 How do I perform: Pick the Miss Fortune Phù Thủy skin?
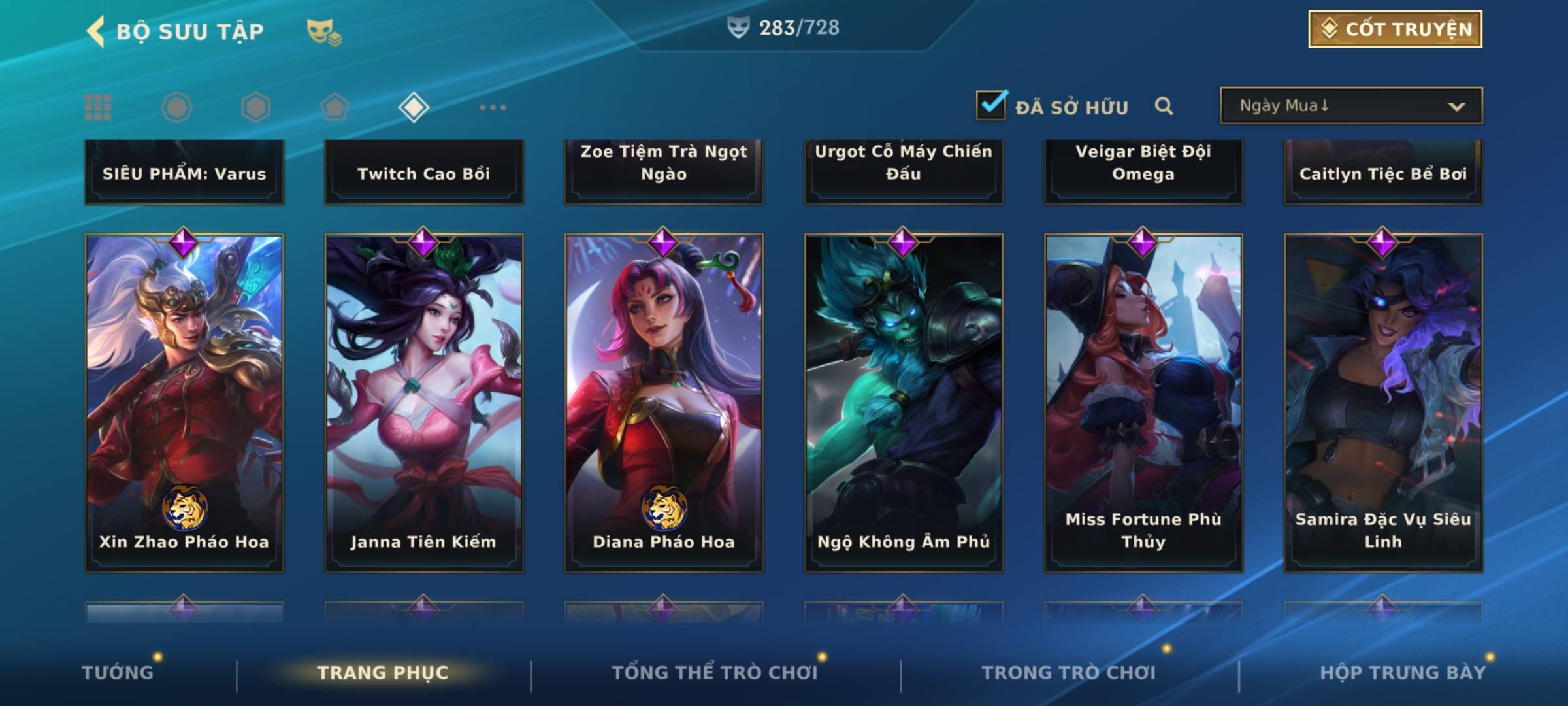(x=1143, y=402)
